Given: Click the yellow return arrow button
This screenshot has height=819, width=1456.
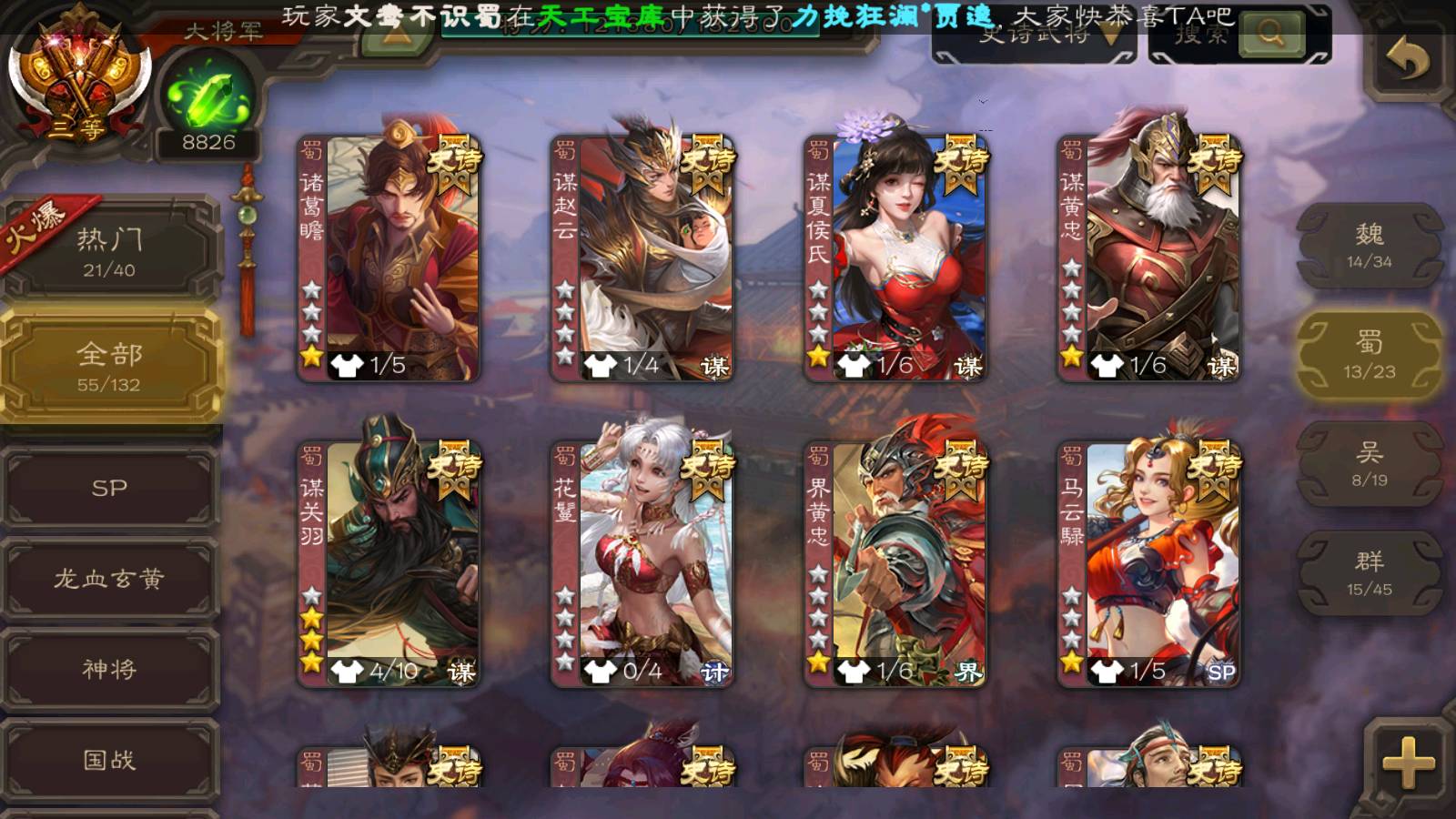Looking at the screenshot, I should click(1407, 60).
